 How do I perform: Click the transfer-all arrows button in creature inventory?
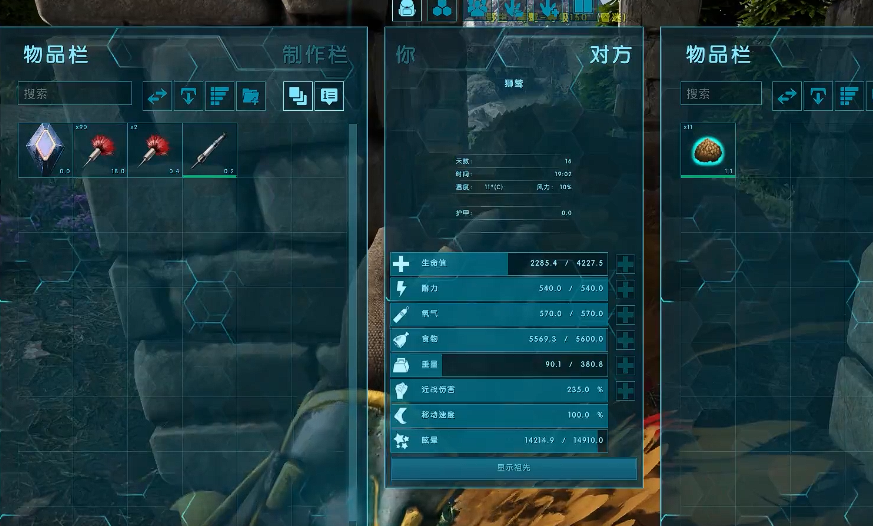[787, 96]
